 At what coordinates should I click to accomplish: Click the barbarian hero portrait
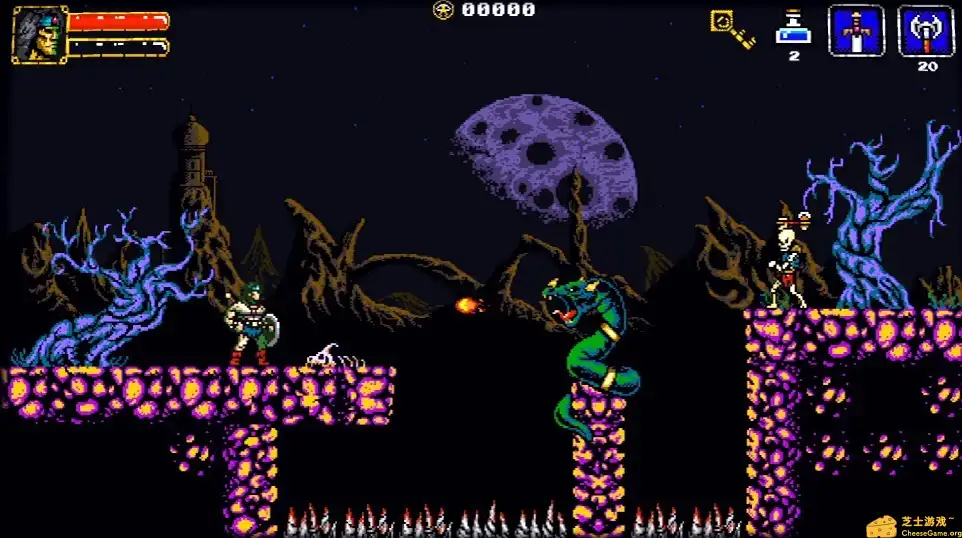[39, 35]
